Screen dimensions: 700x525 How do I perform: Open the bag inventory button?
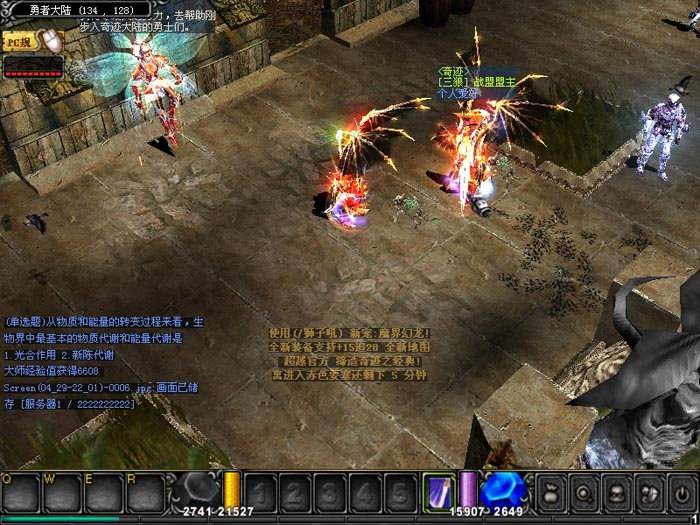(552, 493)
